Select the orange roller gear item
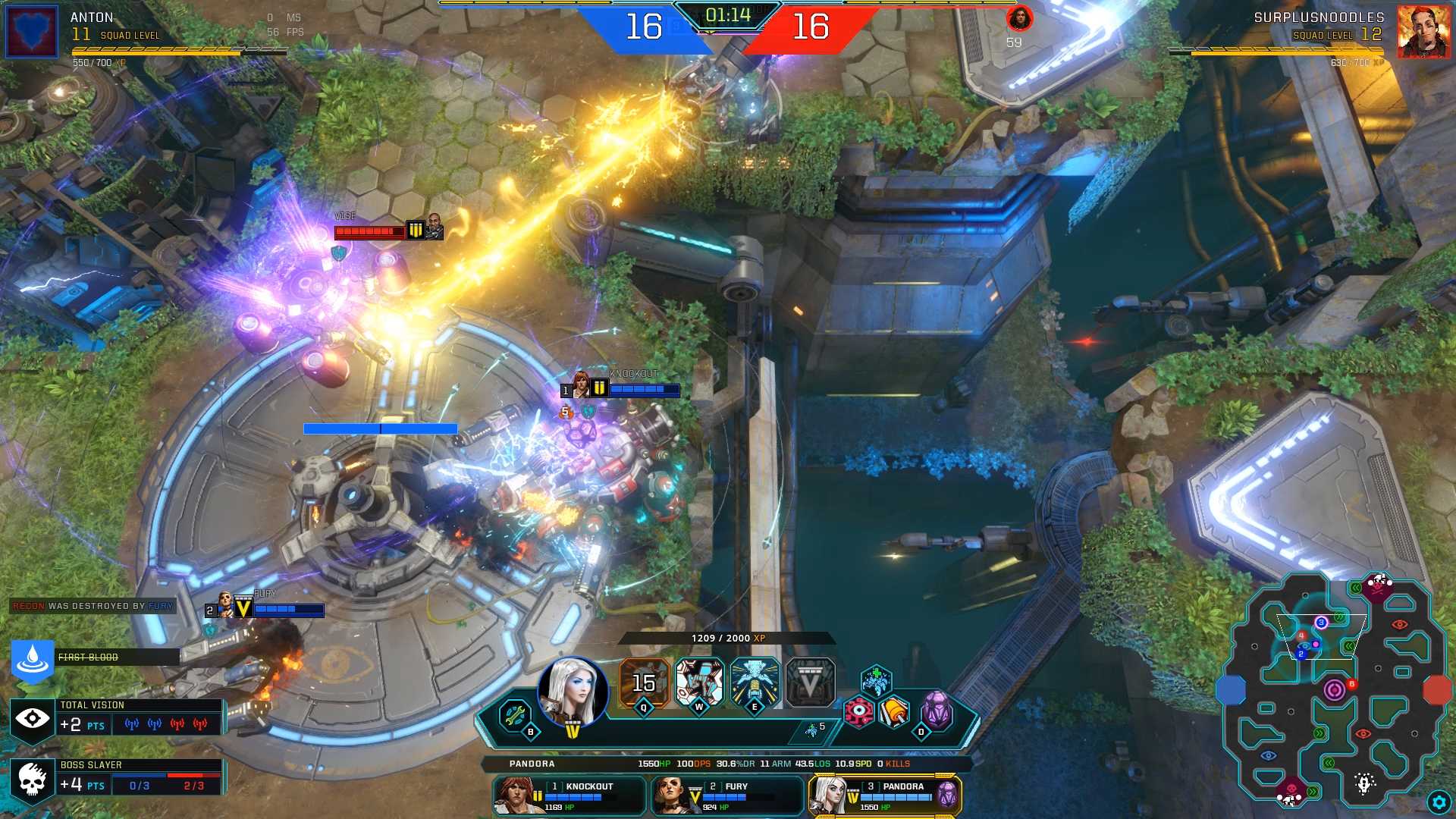Viewport: 1456px width, 819px height. 895,711
